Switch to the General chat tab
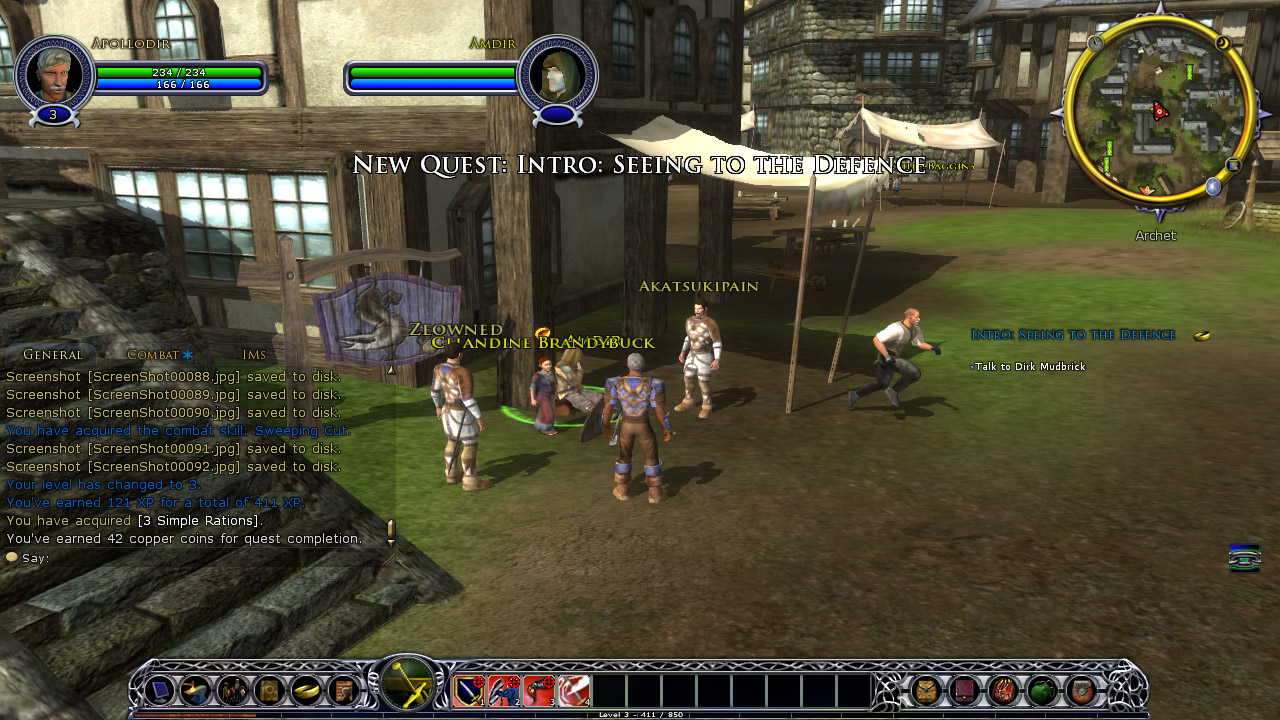1280x720 pixels. (52, 354)
